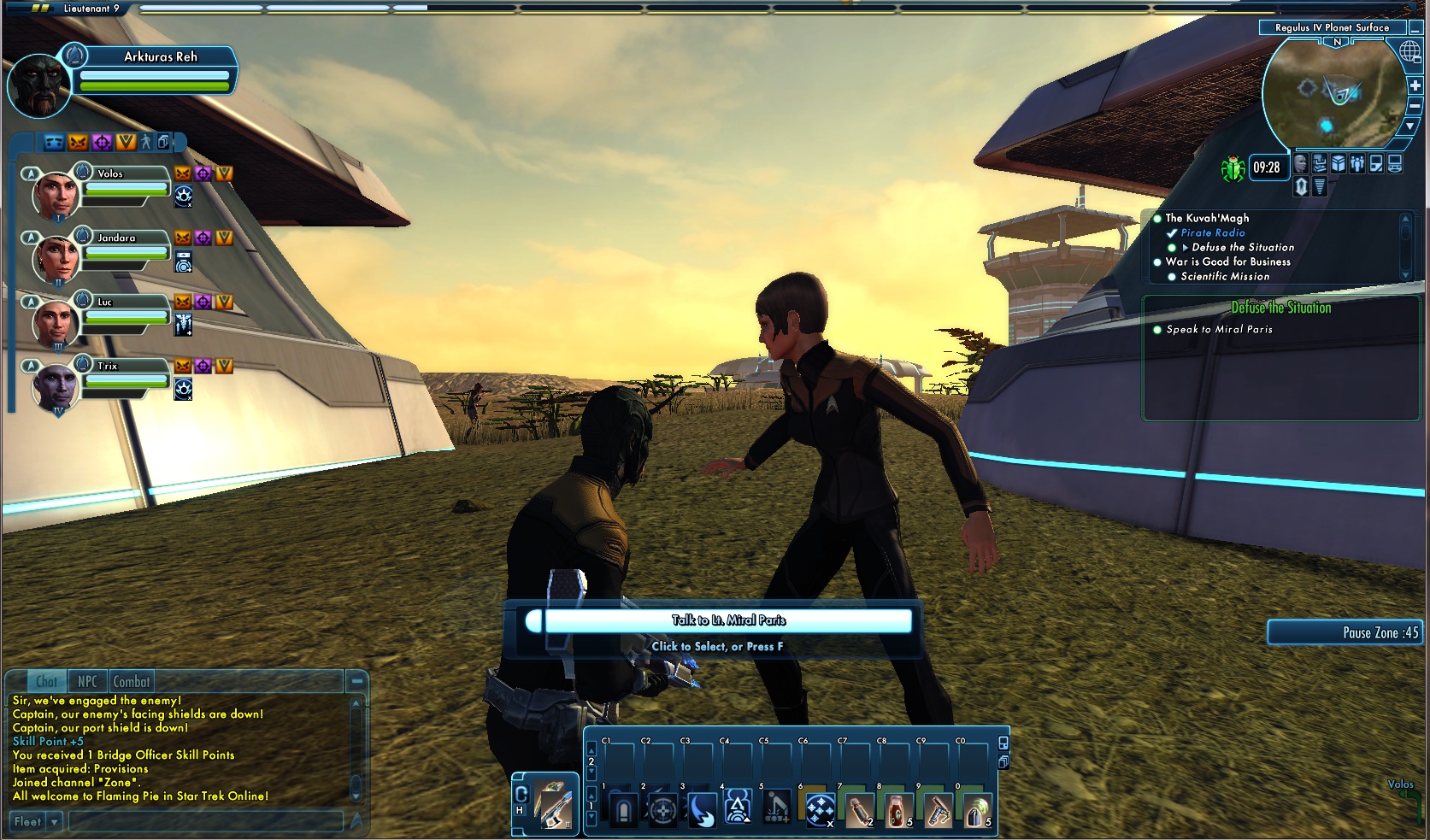The width and height of the screenshot is (1430, 840).
Task: Use the red hypo canister in slot 8
Action: tap(897, 808)
